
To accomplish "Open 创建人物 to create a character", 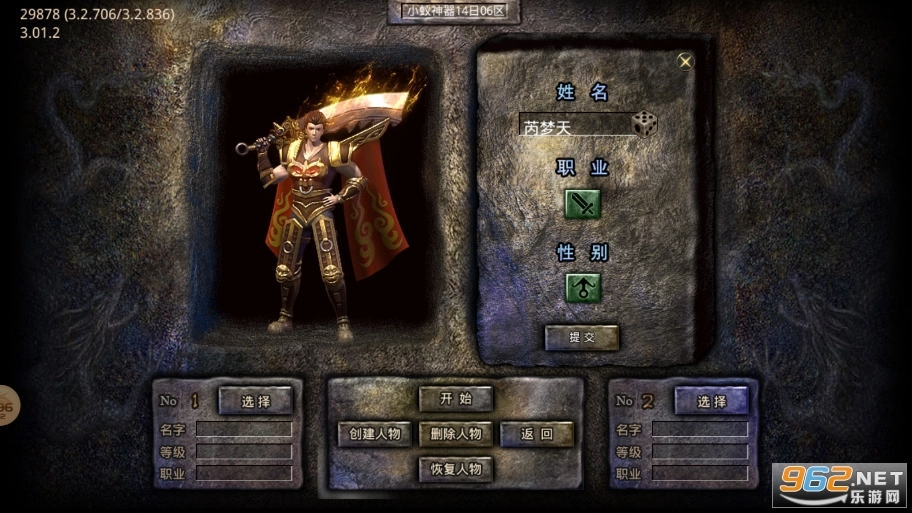I will (x=375, y=433).
